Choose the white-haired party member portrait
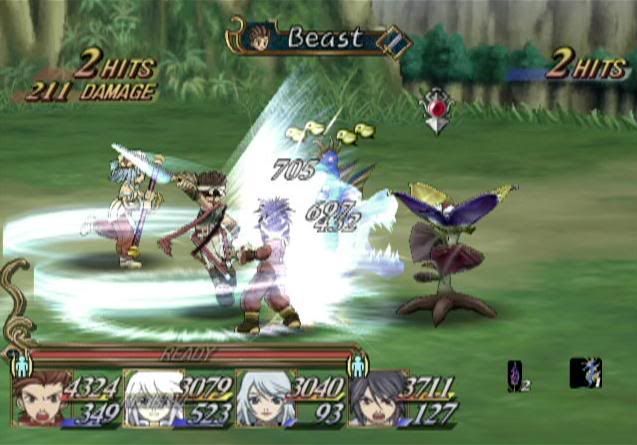637x445 pixels. [154, 400]
